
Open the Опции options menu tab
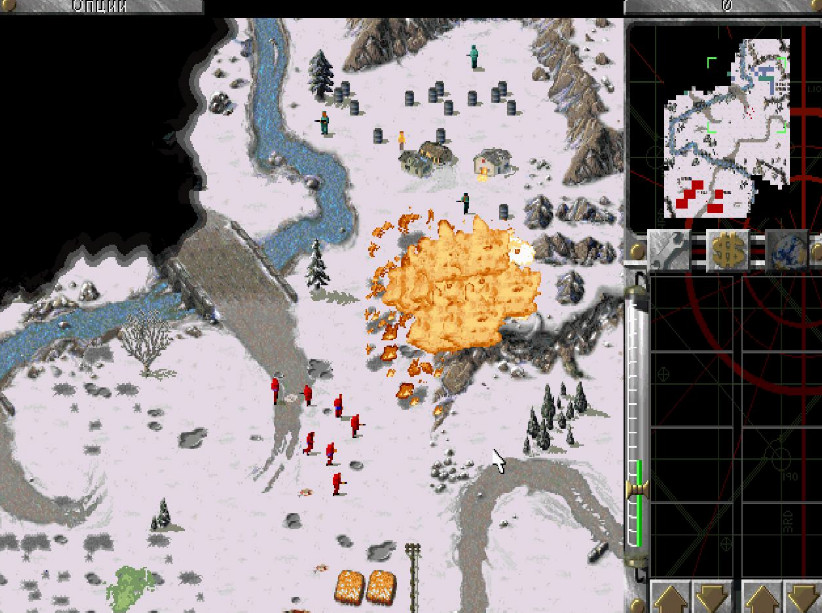pyautogui.click(x=101, y=6)
